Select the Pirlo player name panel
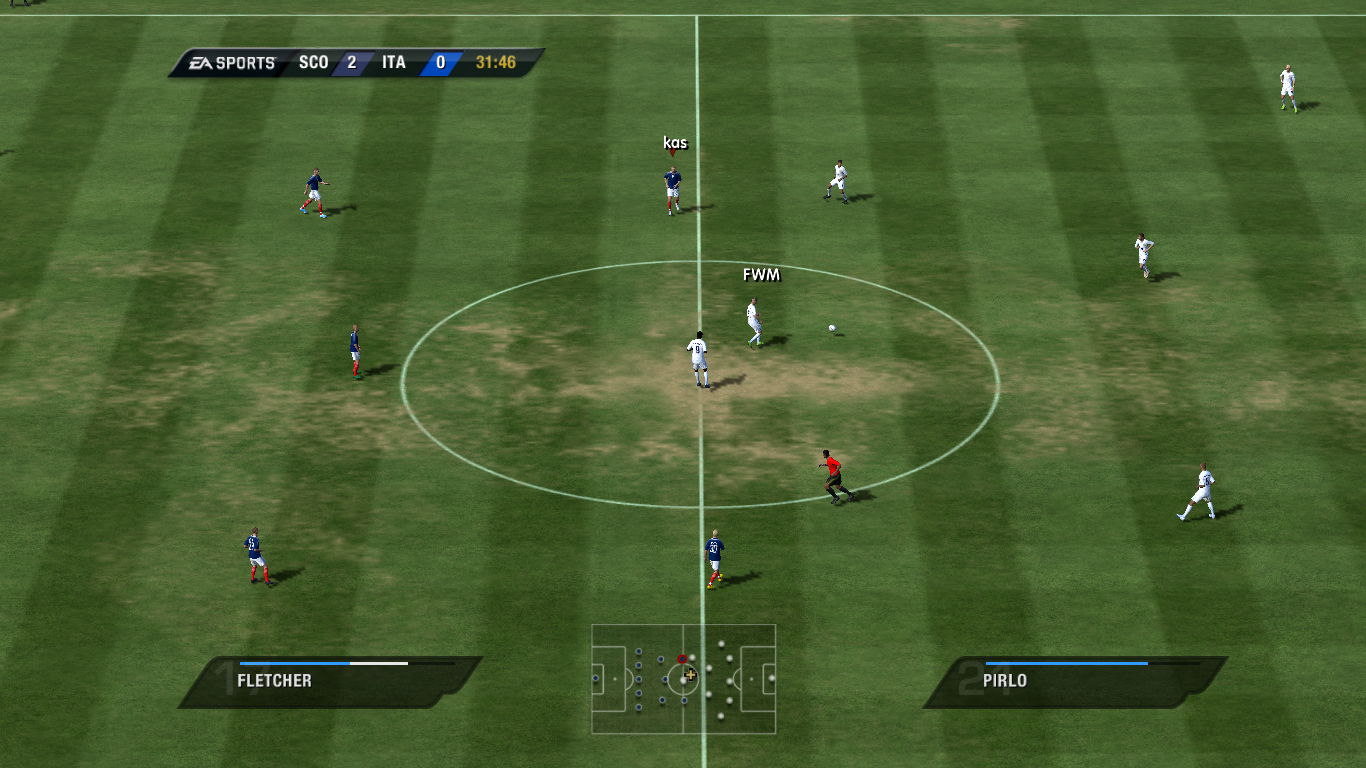Screen dimensions: 1366x768 tap(1075, 682)
